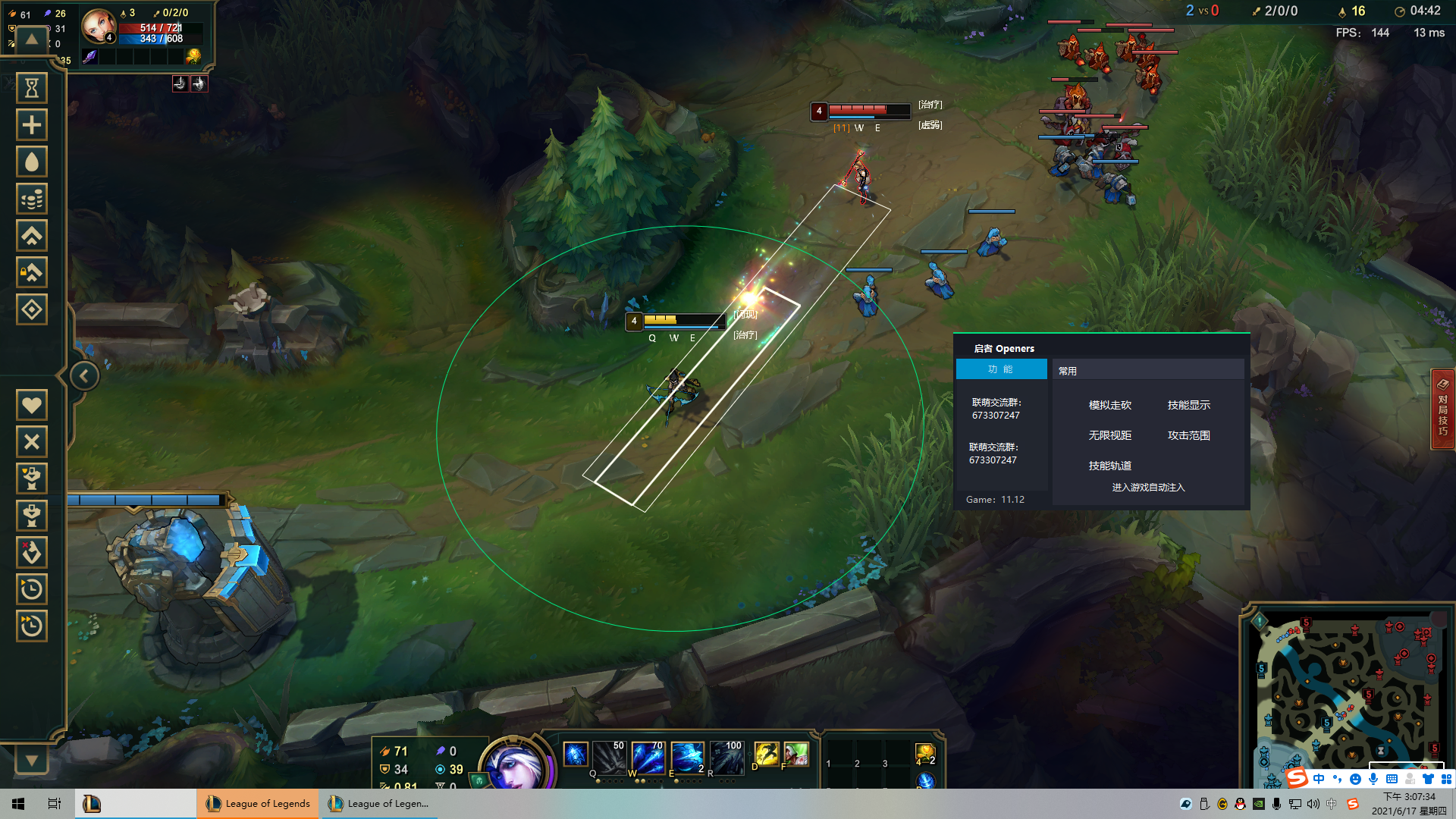The height and width of the screenshot is (819, 1456).
Task: Click the X-mark practice tool button
Action: click(x=32, y=442)
